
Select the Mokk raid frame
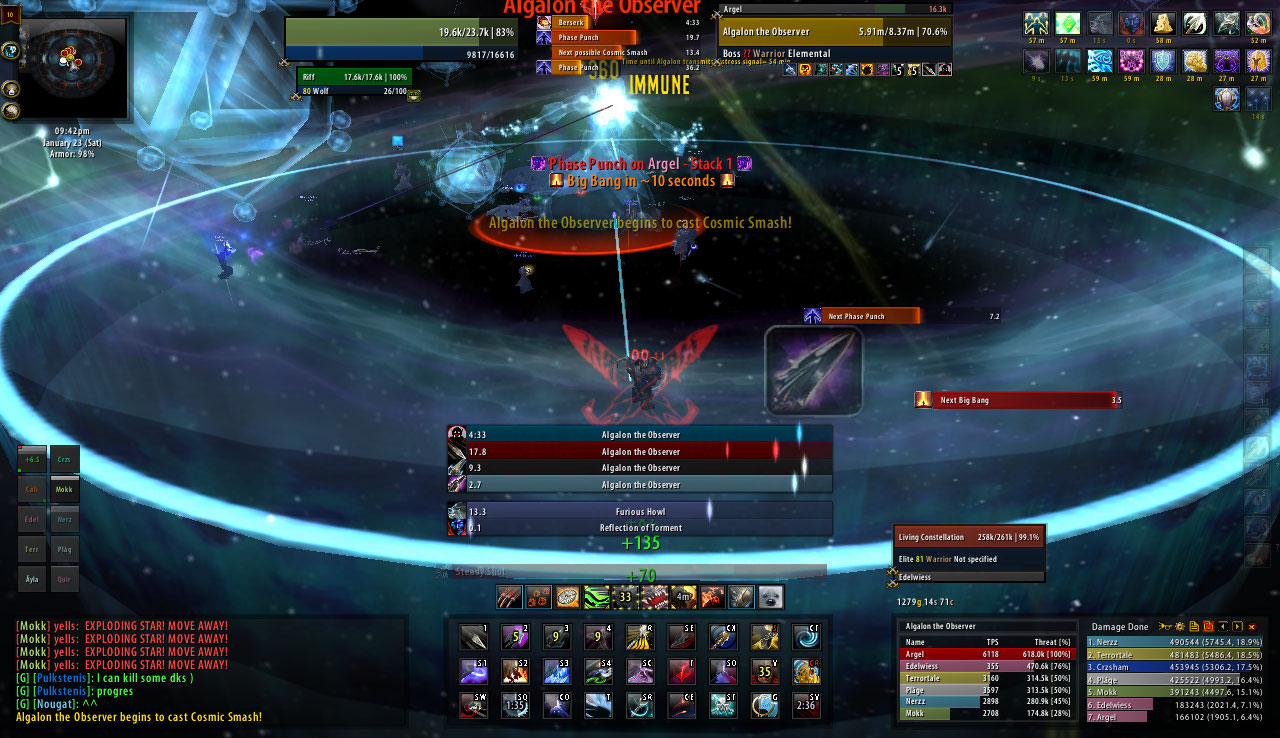[x=65, y=490]
